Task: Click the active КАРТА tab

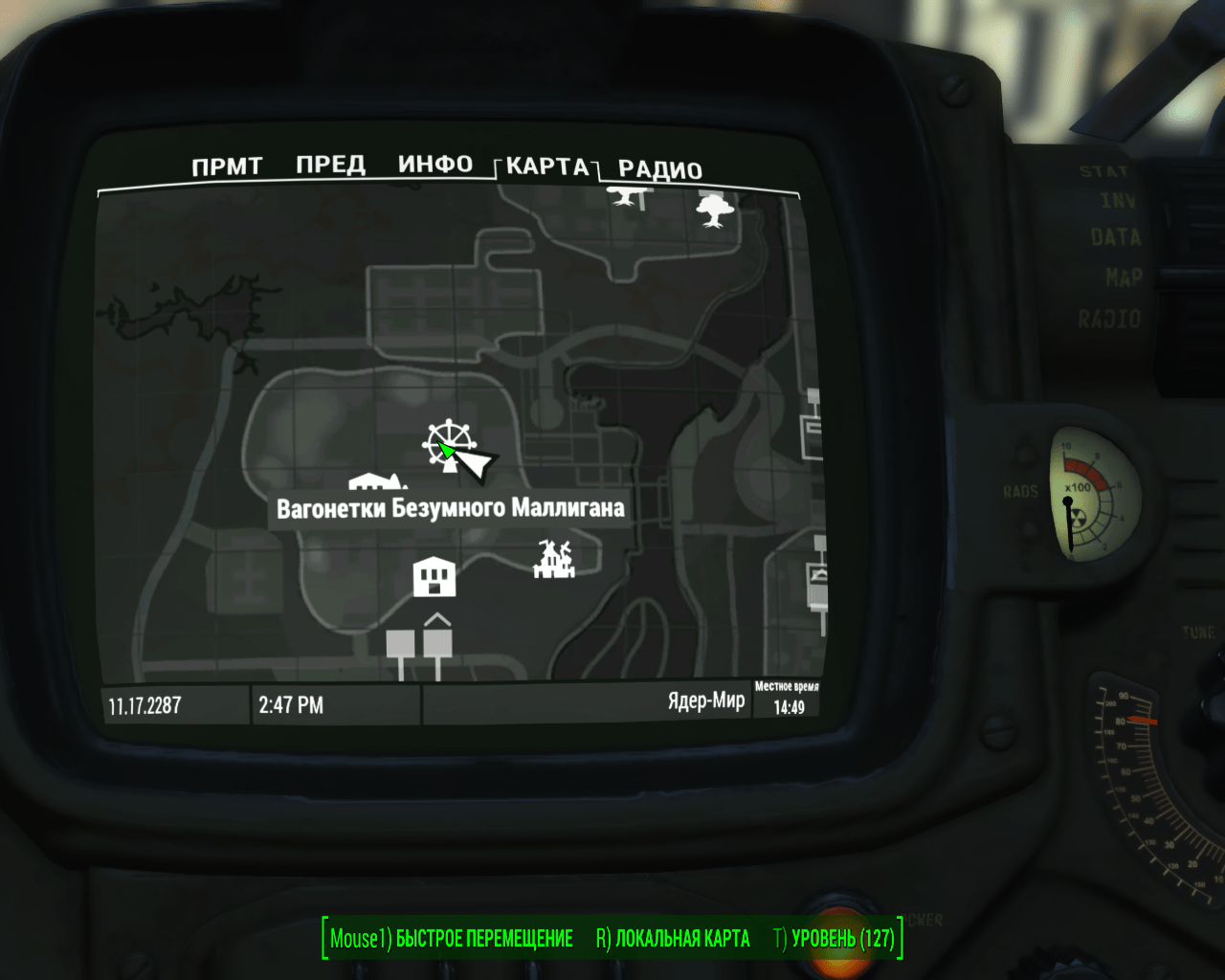Action: click(x=546, y=167)
